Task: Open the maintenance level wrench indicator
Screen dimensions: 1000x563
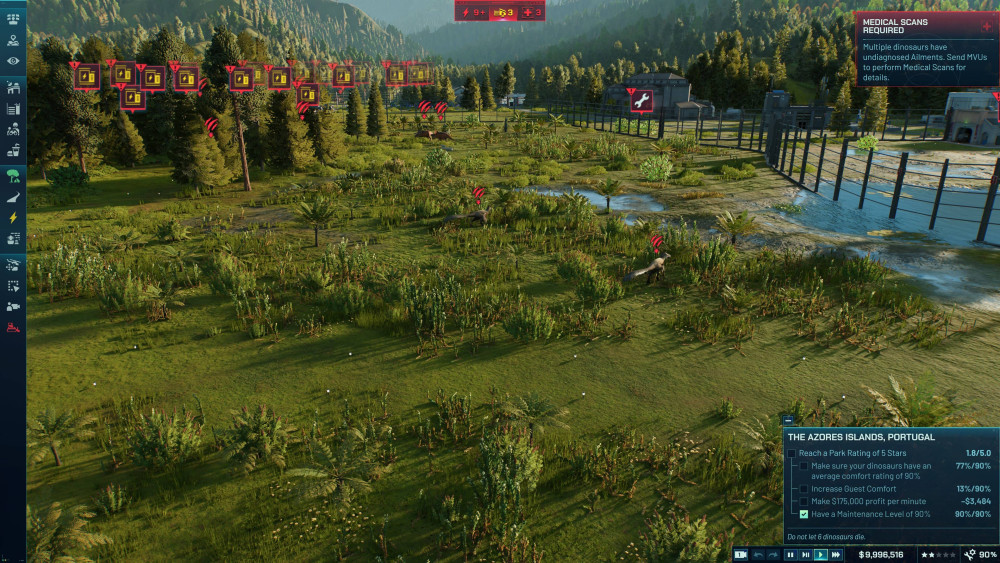Action: click(980, 554)
